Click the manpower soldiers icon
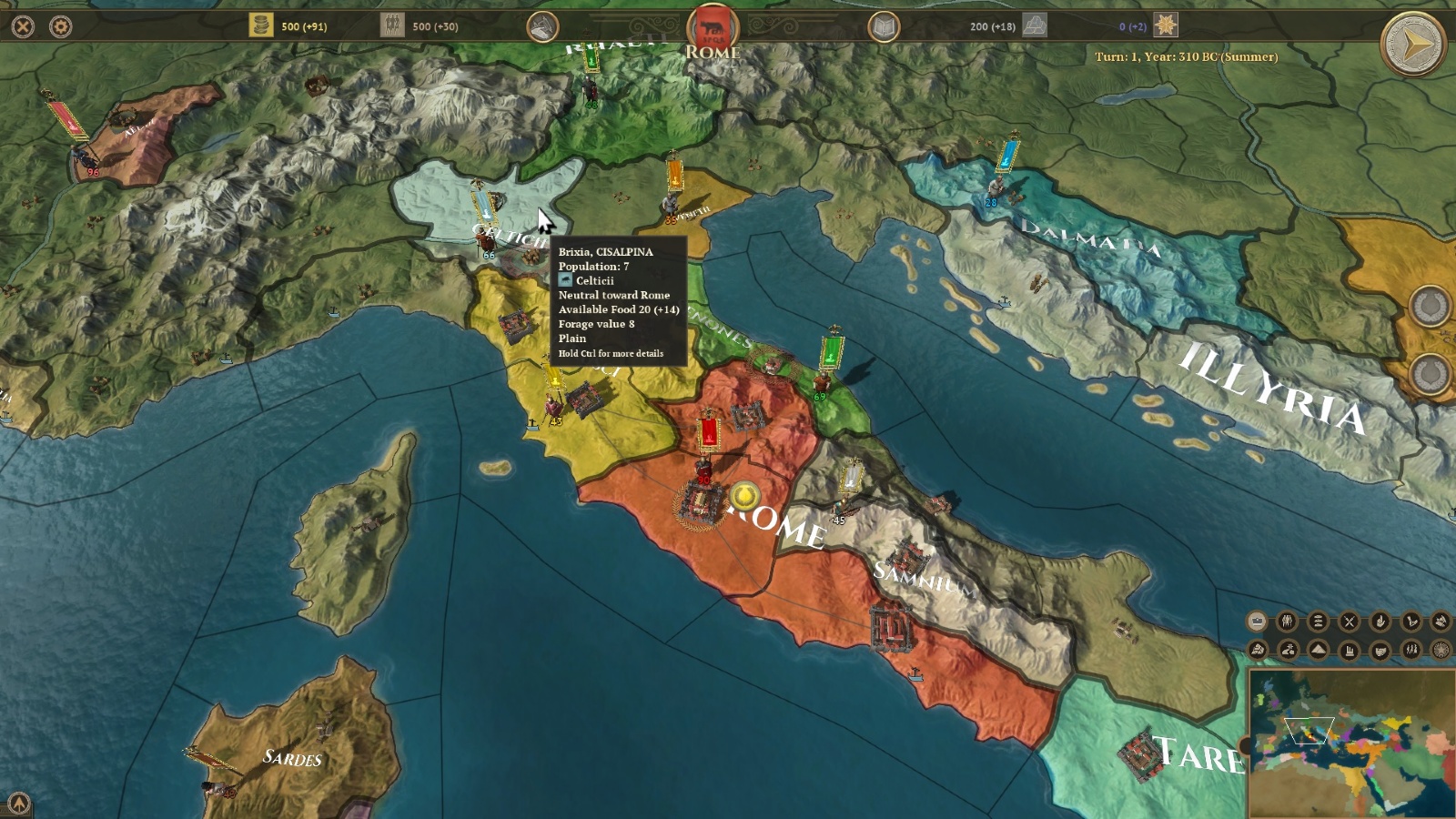 tap(392, 25)
